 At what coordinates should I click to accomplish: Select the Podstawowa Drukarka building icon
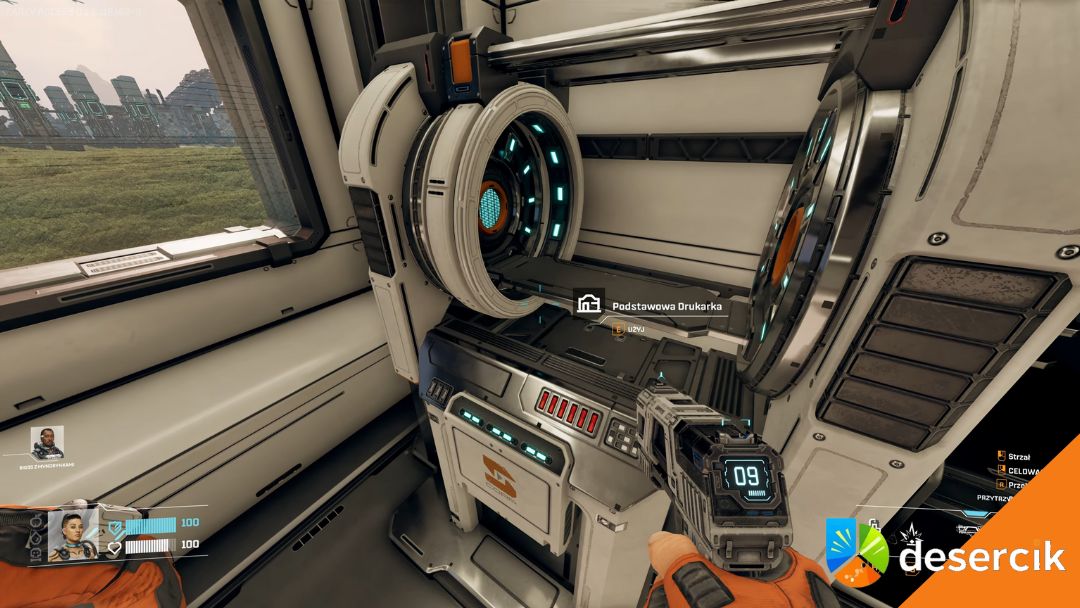tap(589, 303)
